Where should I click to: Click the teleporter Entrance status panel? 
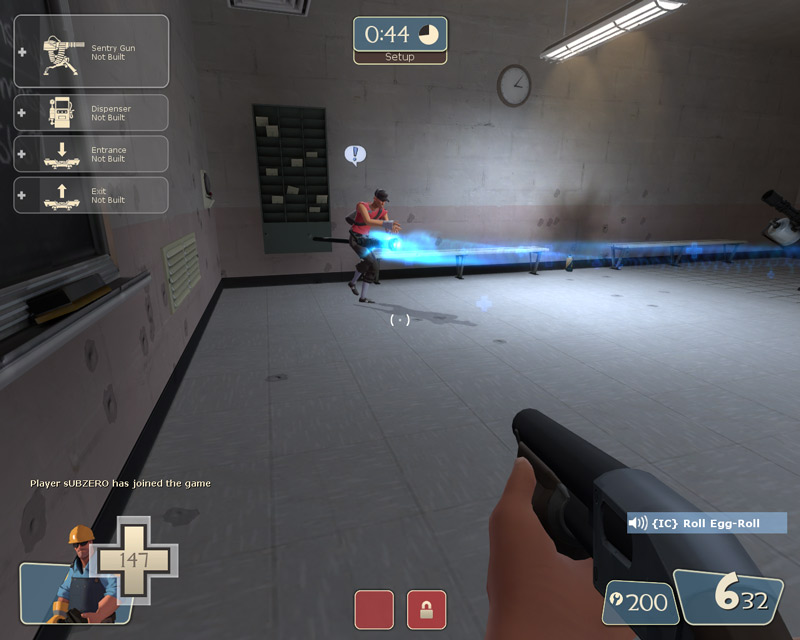91,154
